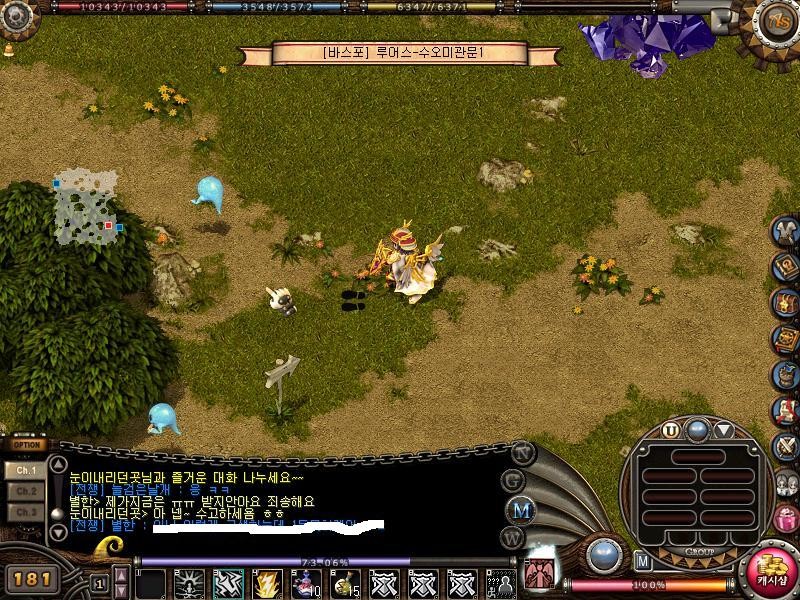Open the crossed swords side menu icon
This screenshot has width=800, height=600.
786,445
